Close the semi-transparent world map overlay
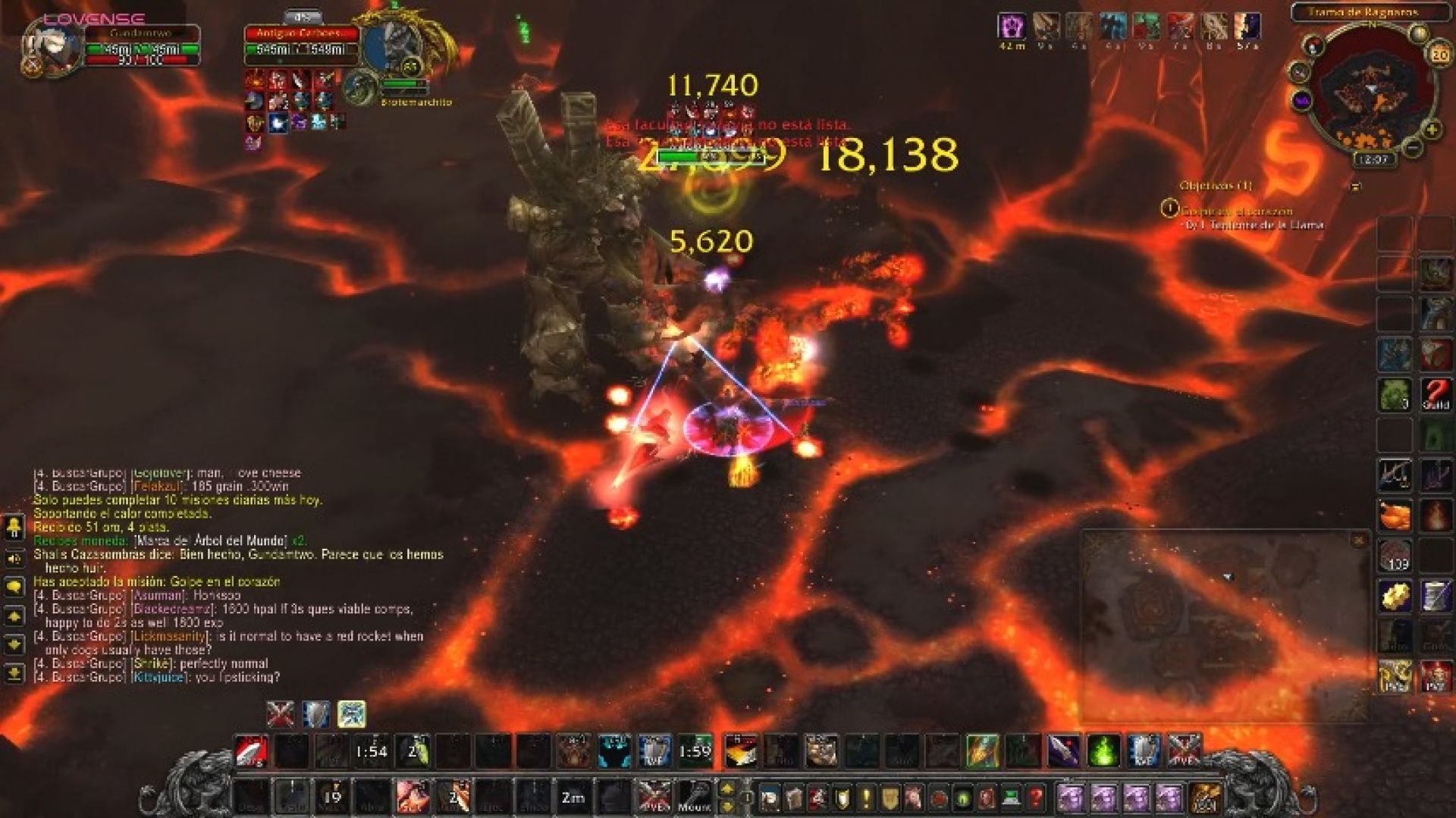The width and height of the screenshot is (1456, 818). point(1359,541)
